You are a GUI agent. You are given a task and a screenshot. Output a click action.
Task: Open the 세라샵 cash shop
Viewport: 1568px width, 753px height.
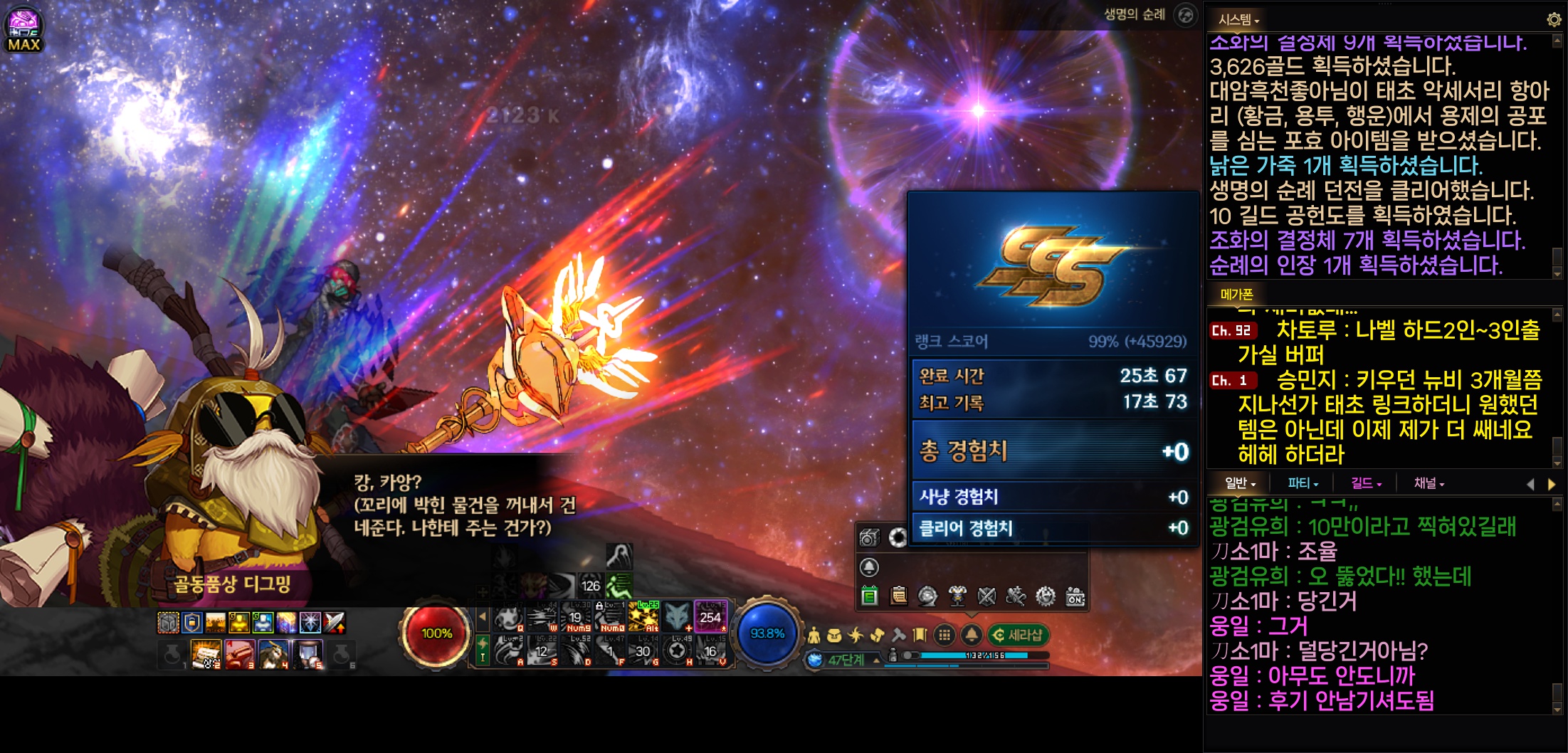click(x=1018, y=635)
